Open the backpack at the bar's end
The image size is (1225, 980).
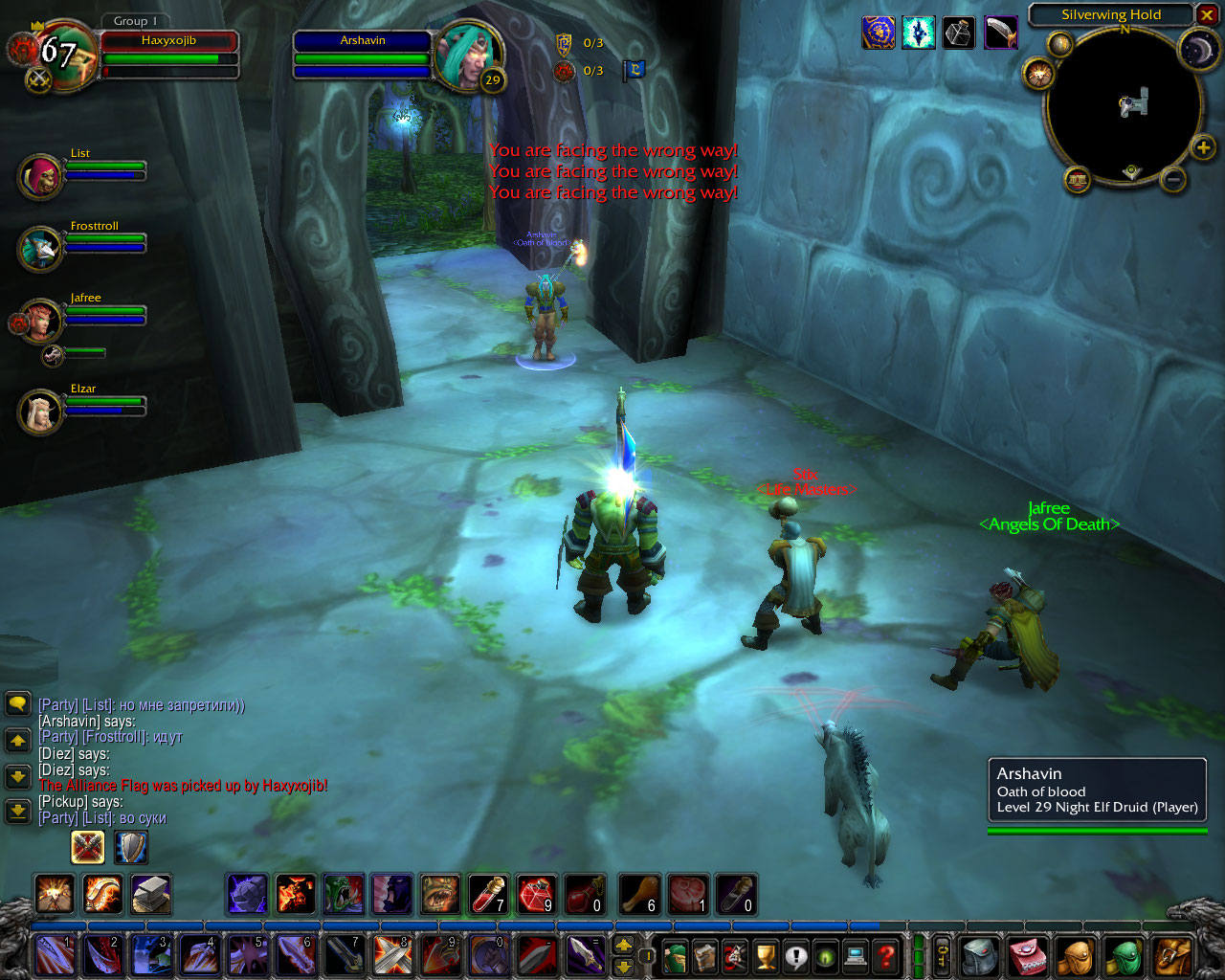point(1172,956)
